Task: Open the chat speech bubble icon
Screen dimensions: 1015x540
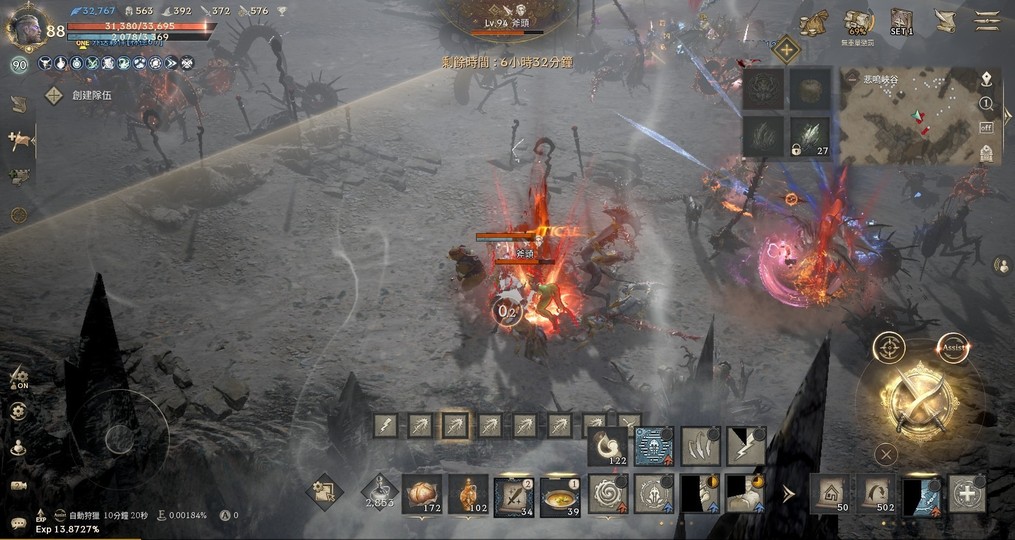Action: pos(18,523)
